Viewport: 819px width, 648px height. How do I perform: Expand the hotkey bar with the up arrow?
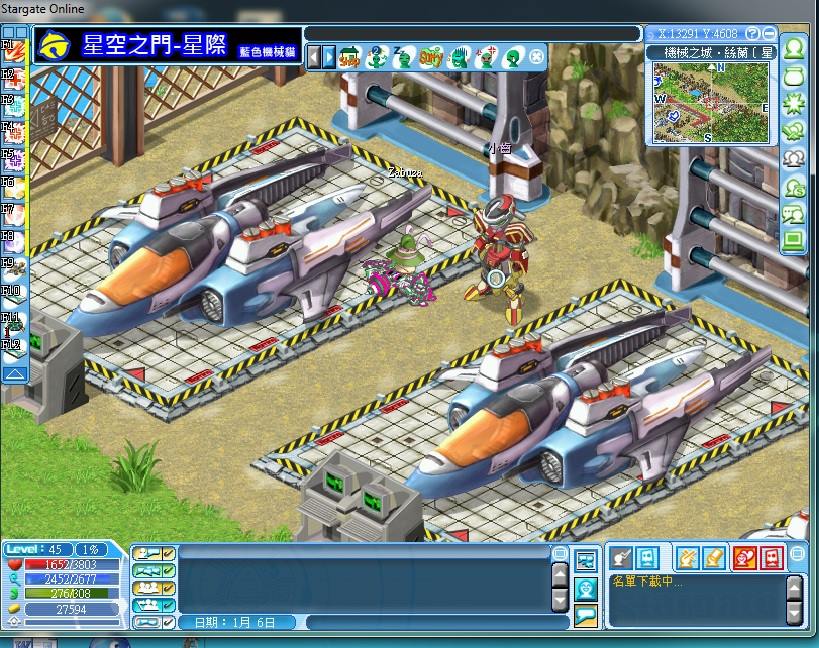click(x=14, y=374)
